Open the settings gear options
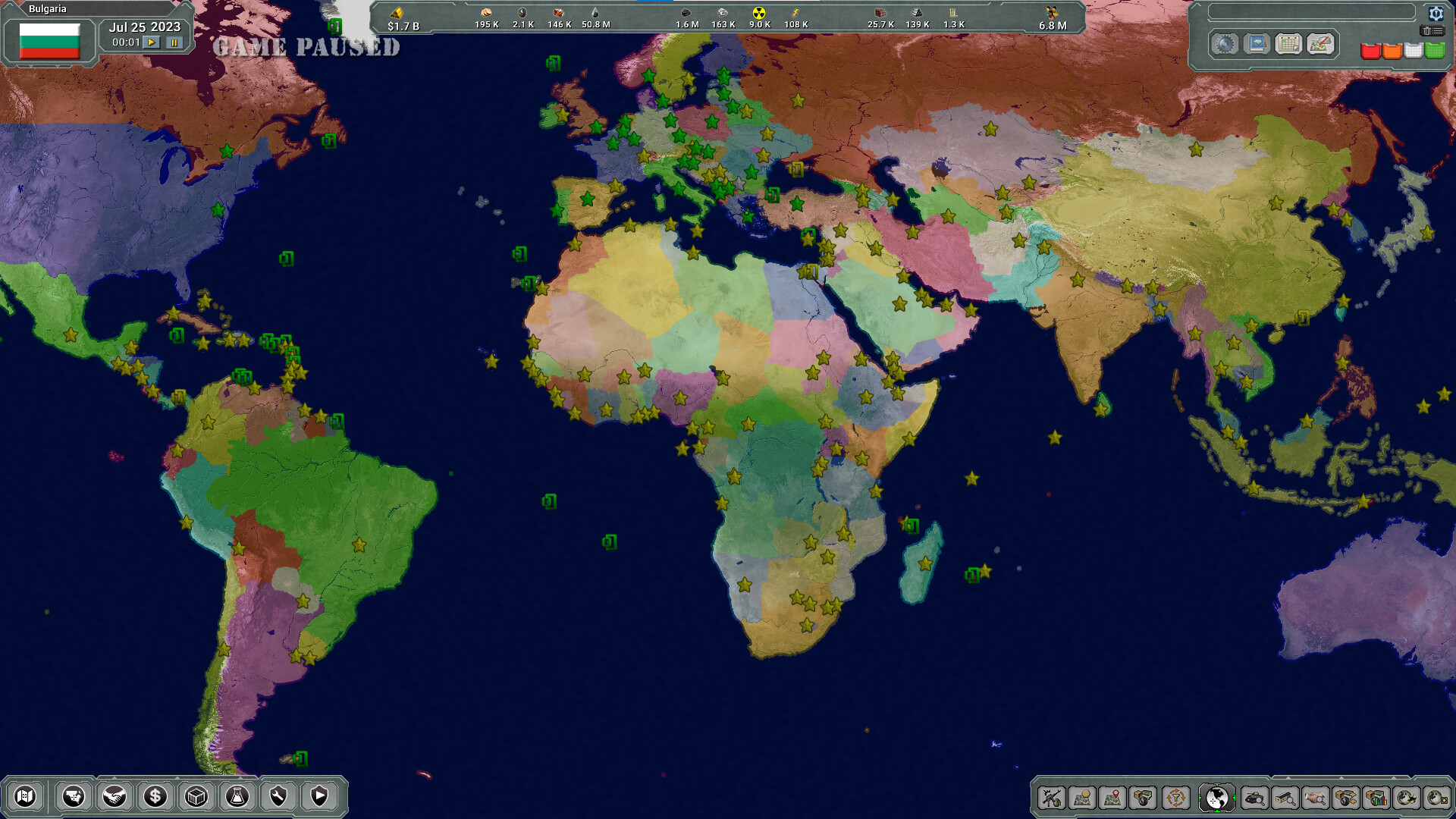 click(x=1436, y=14)
